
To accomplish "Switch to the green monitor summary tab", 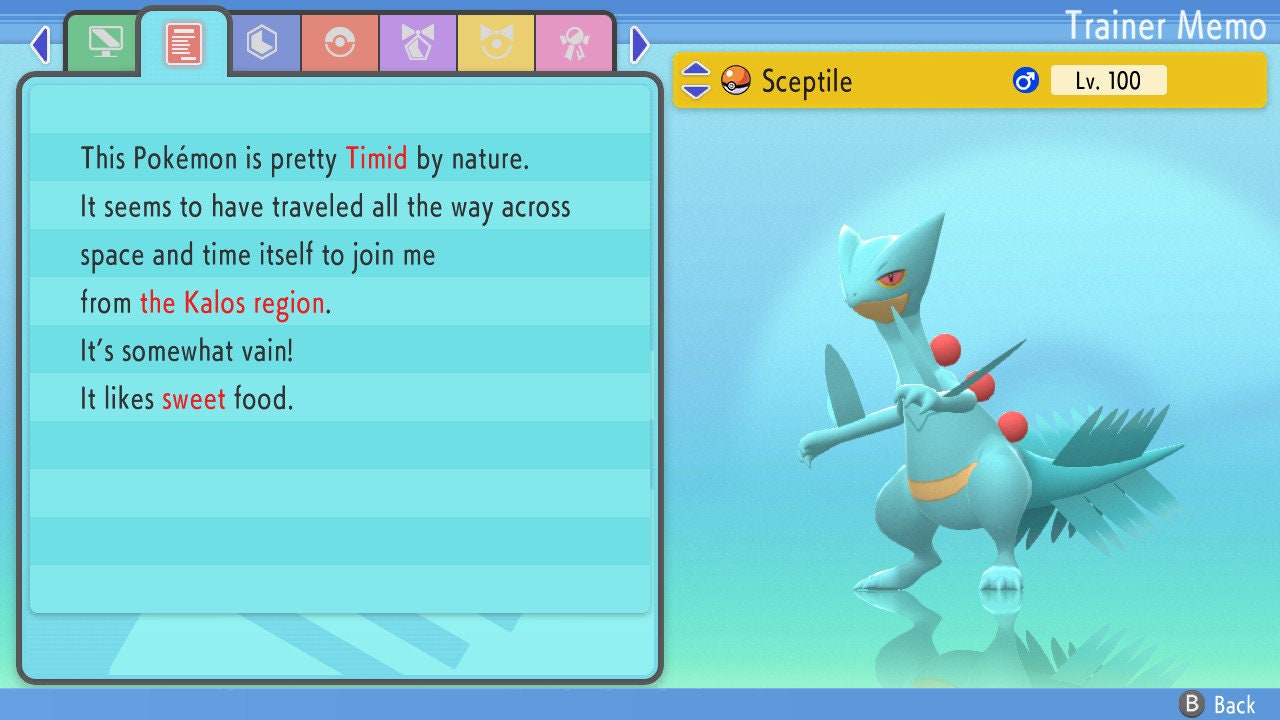I will tap(105, 43).
